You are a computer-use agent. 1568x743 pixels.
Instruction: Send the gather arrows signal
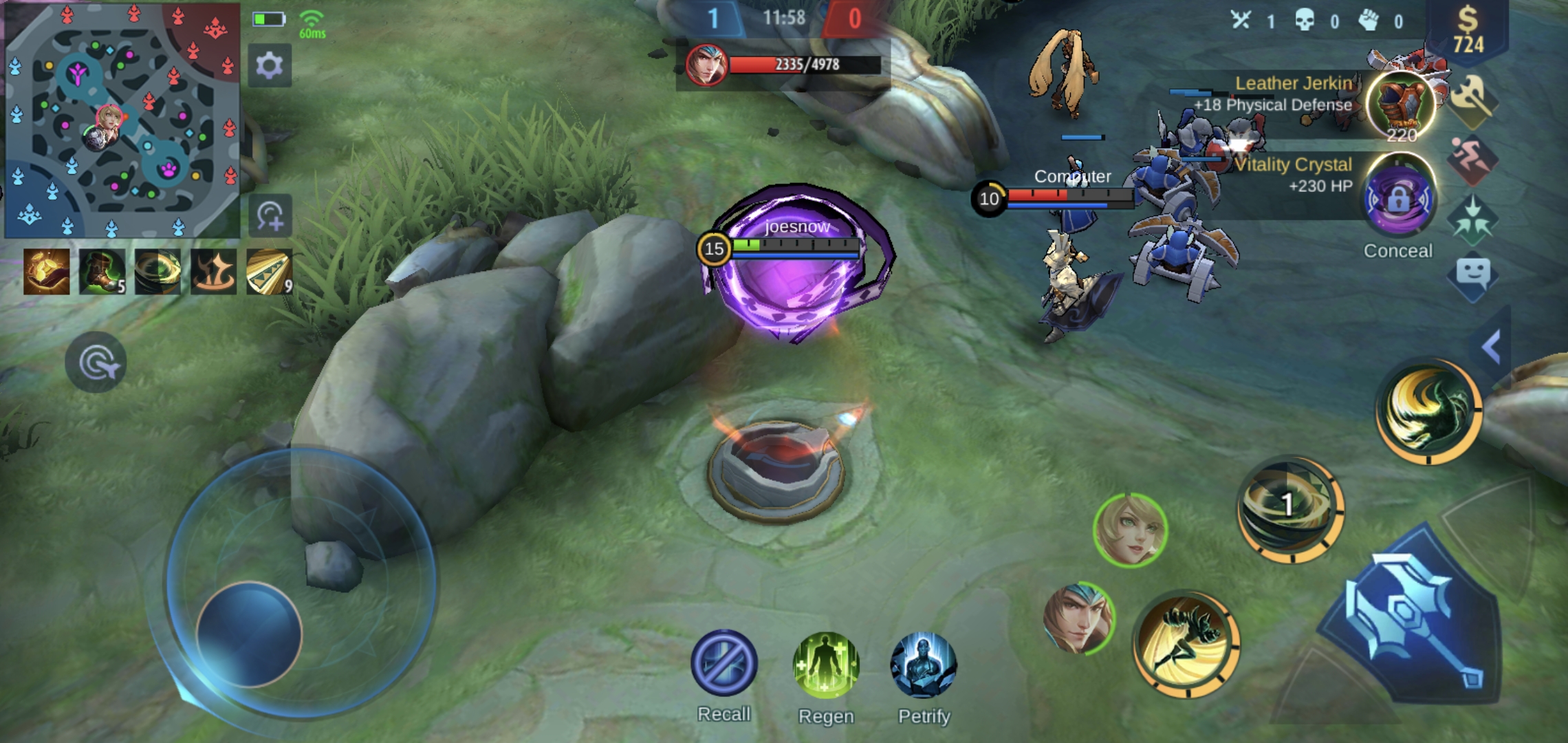[1472, 220]
